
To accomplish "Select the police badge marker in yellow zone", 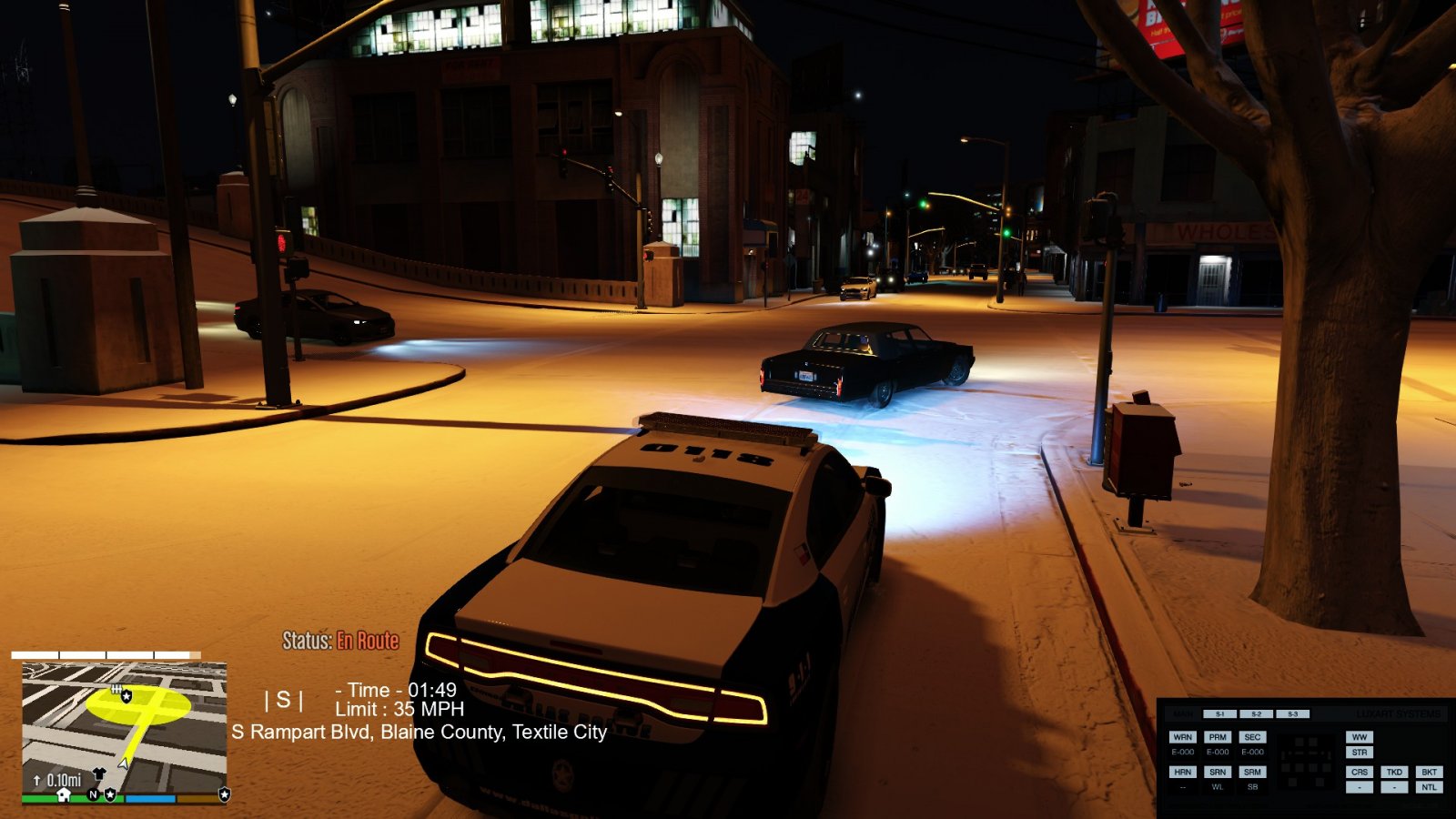I will tap(126, 696).
